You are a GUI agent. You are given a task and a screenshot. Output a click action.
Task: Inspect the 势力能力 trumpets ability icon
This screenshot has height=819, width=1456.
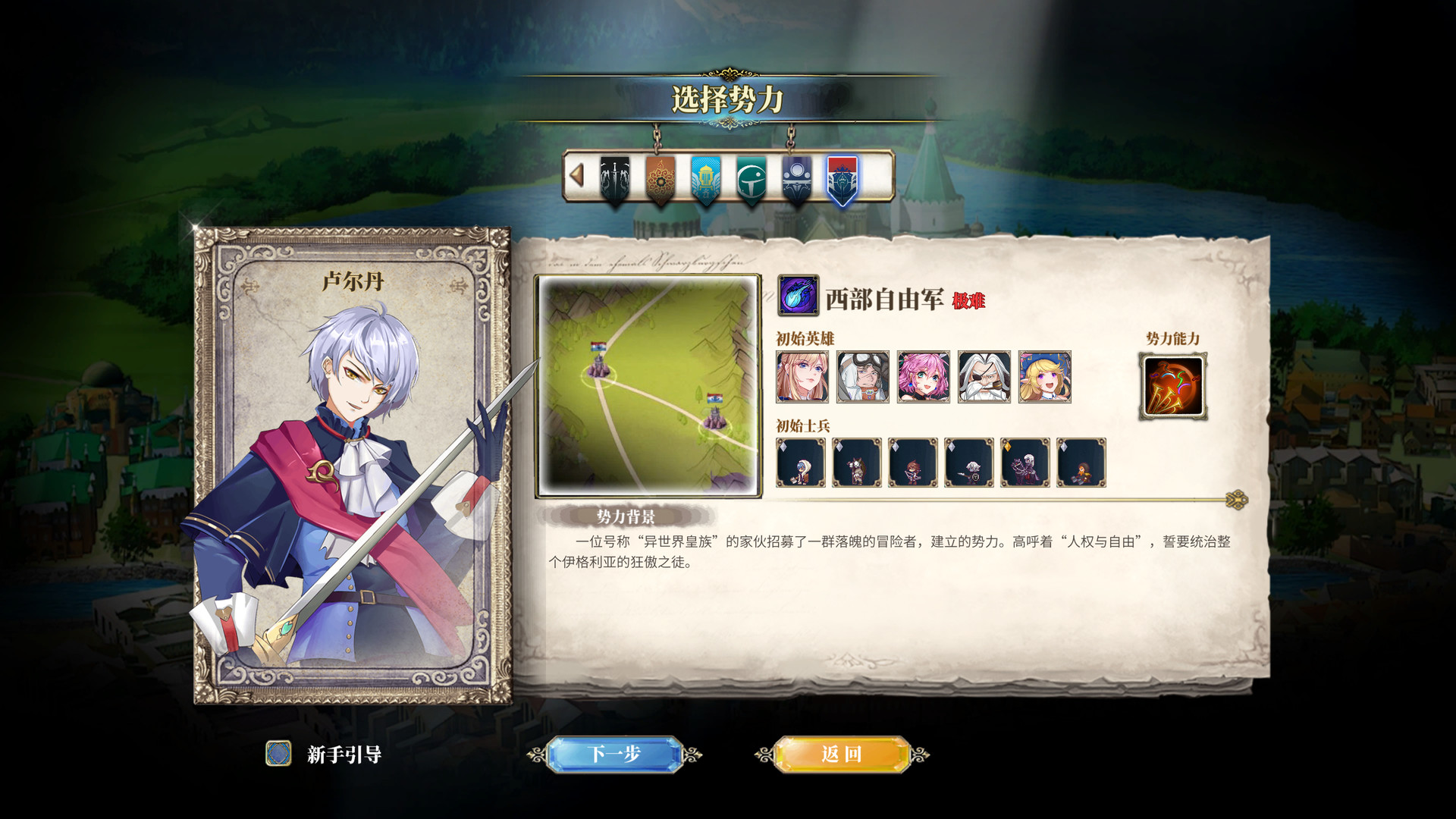click(1173, 386)
